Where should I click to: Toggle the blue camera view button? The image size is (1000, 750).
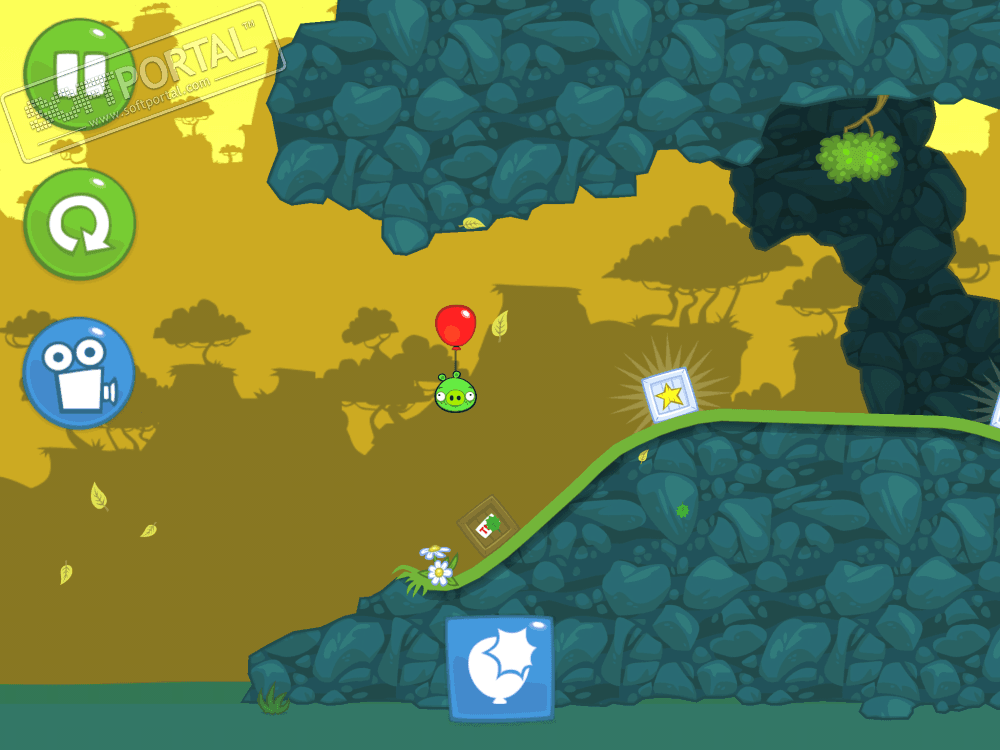tap(79, 372)
